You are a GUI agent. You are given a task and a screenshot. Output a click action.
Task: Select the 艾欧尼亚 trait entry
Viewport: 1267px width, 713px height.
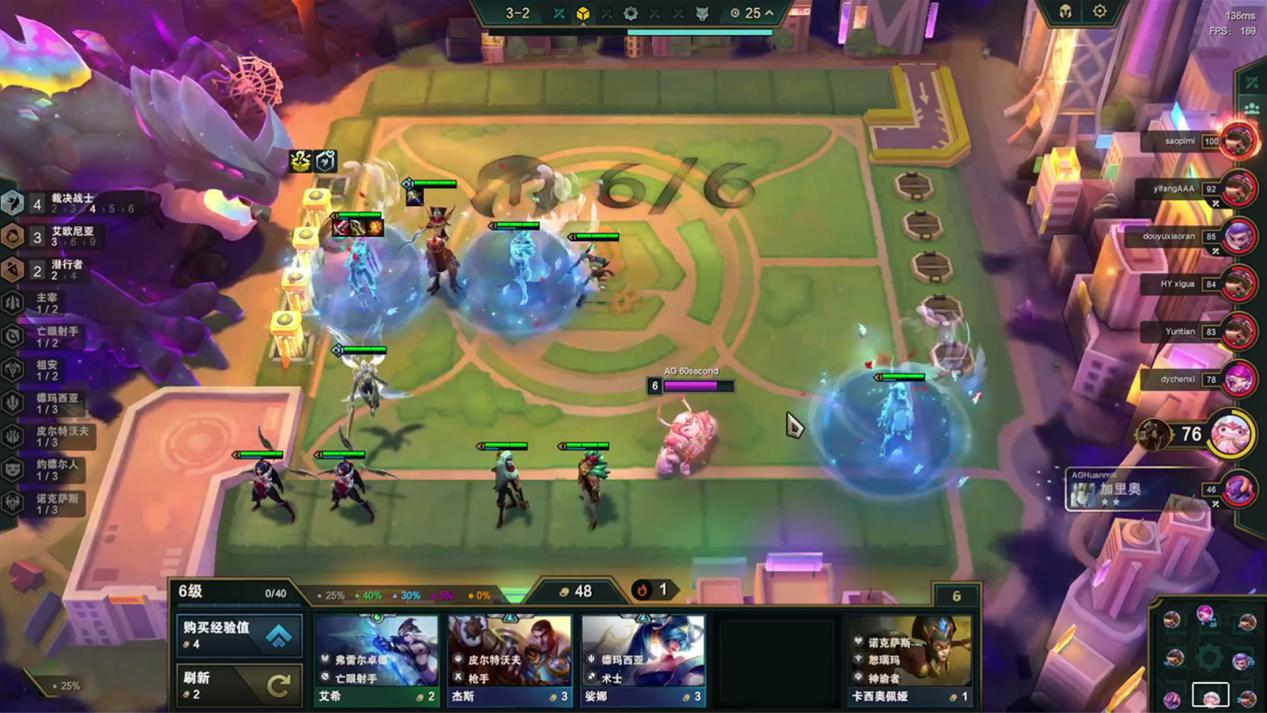pos(70,236)
